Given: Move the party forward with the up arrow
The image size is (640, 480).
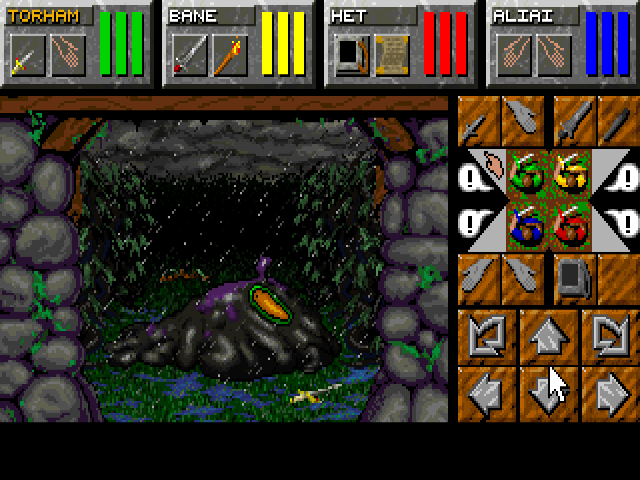Looking at the screenshot, I should click(549, 334).
